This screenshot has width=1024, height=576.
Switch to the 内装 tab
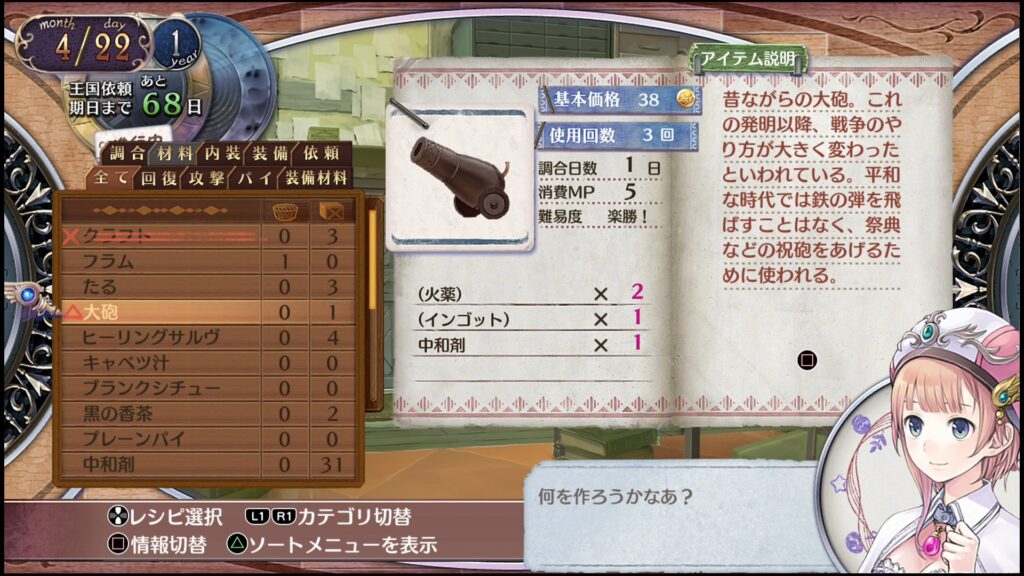pyautogui.click(x=223, y=153)
